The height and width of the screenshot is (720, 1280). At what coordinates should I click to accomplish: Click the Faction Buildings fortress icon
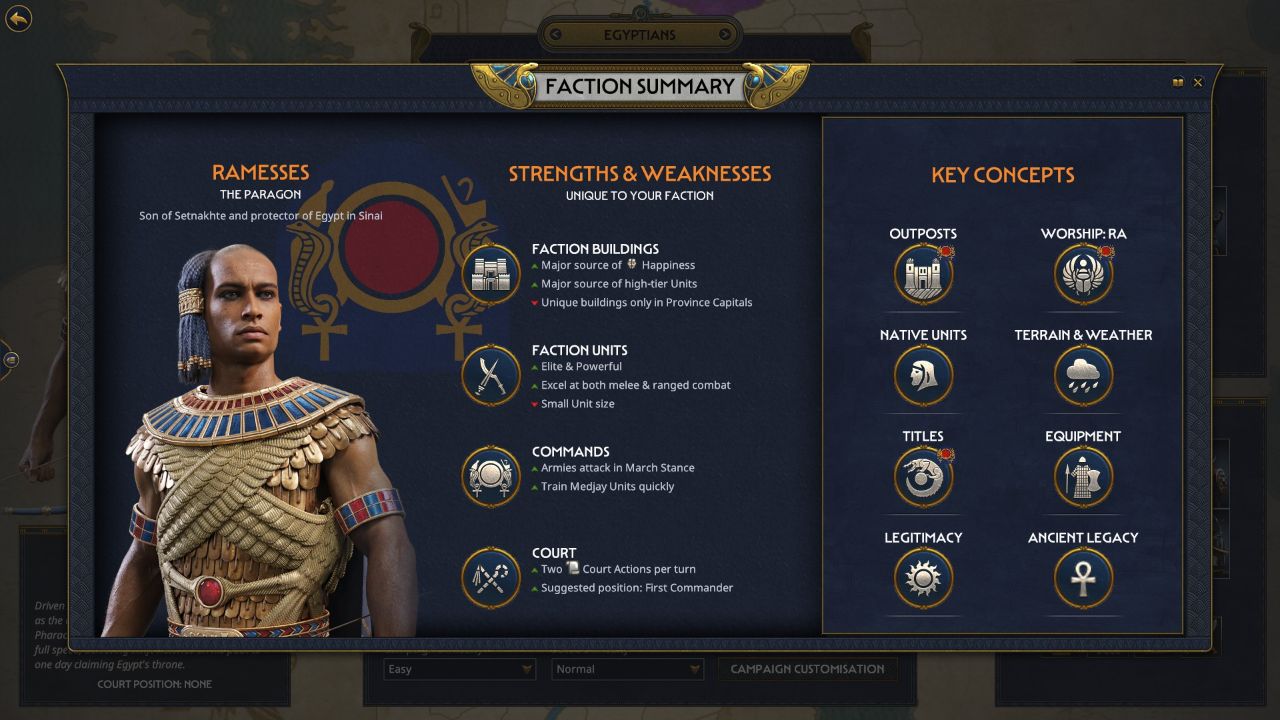click(489, 274)
